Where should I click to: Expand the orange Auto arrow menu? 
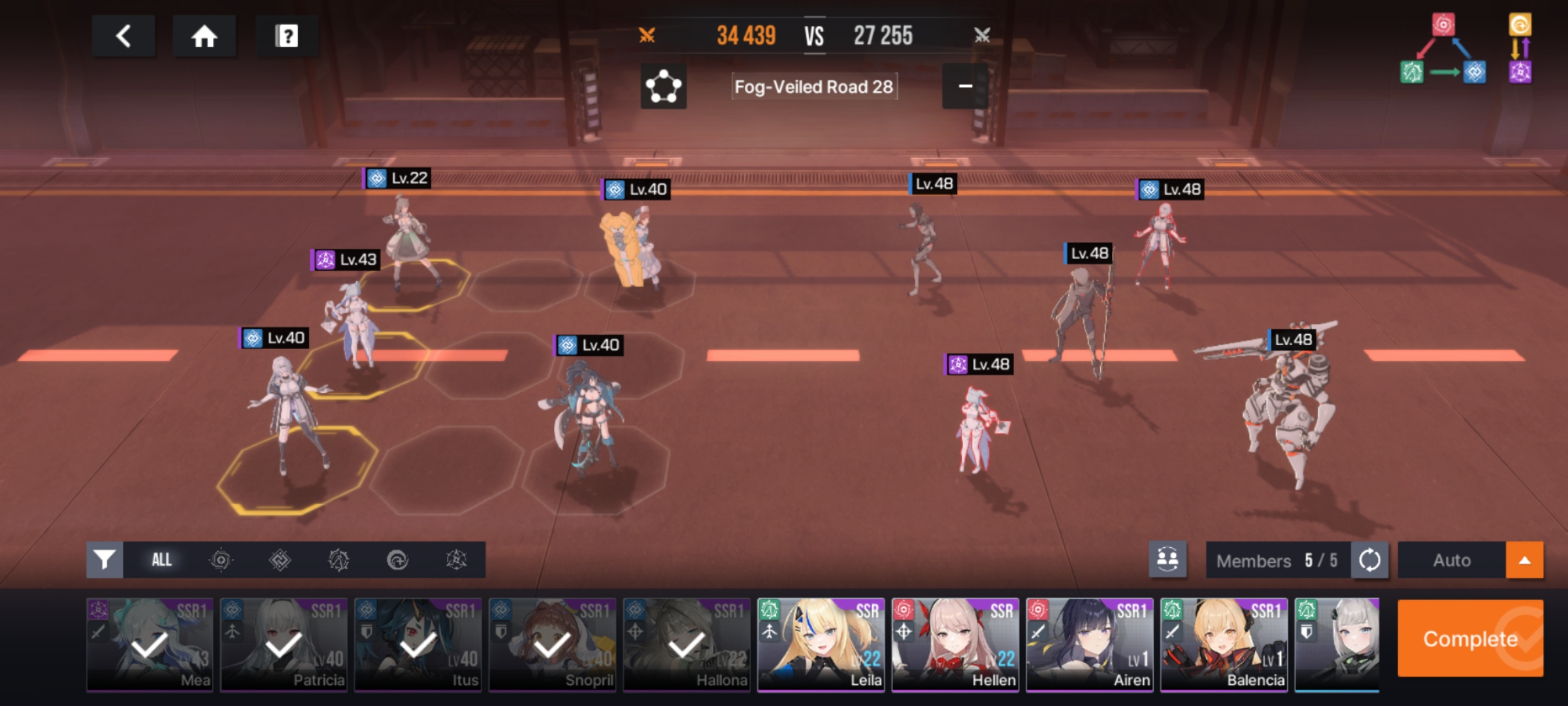coord(1524,560)
